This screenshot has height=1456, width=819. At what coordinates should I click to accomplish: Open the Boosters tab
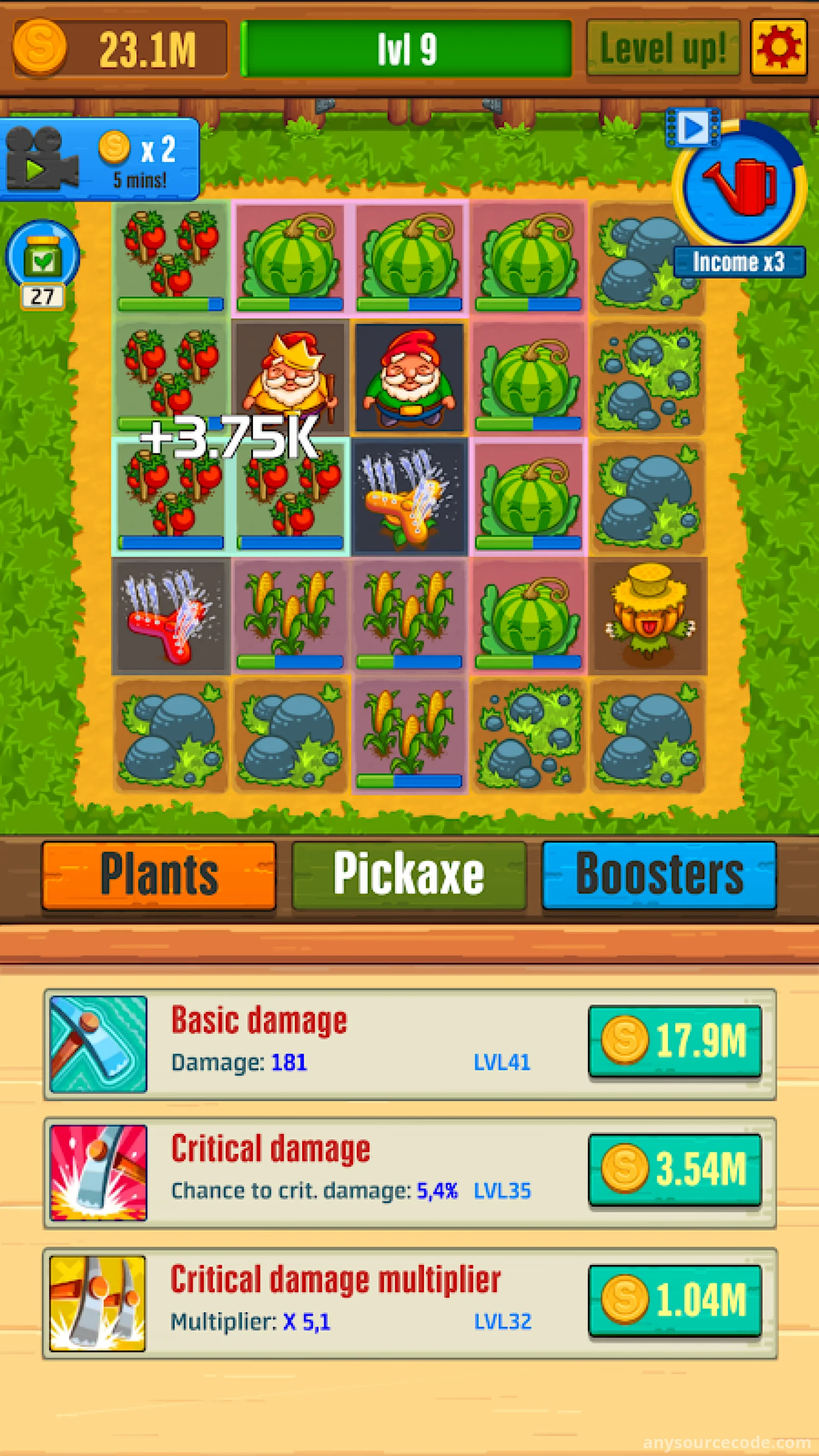click(x=659, y=874)
